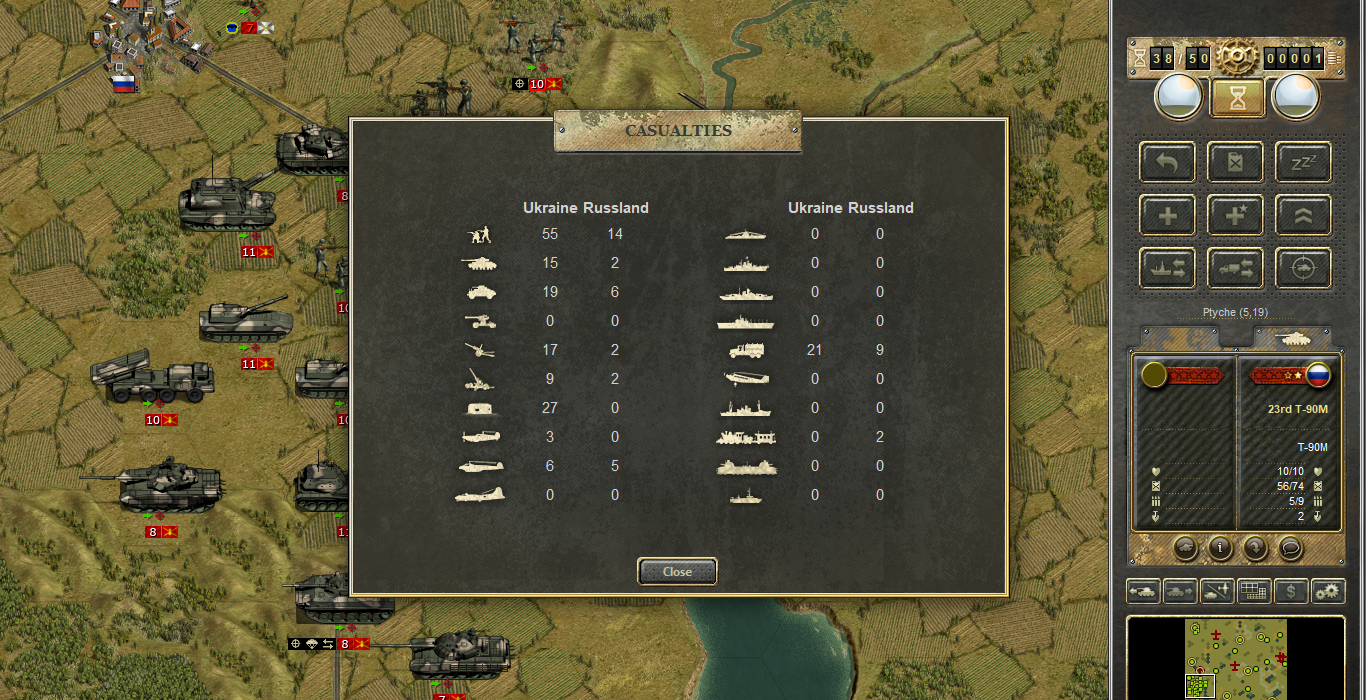
Task: Click the minimap
Action: pos(1236,658)
